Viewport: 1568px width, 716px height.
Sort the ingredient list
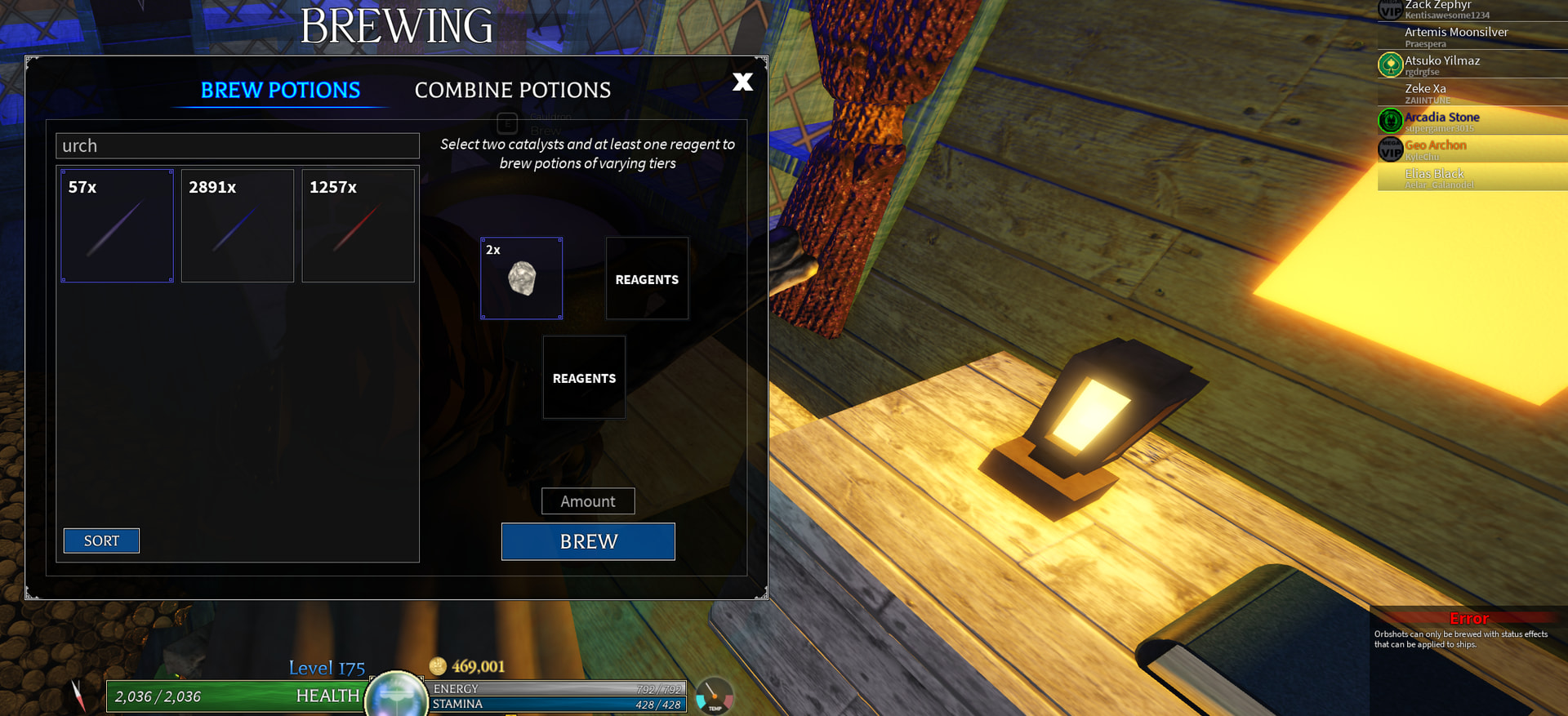pos(101,540)
